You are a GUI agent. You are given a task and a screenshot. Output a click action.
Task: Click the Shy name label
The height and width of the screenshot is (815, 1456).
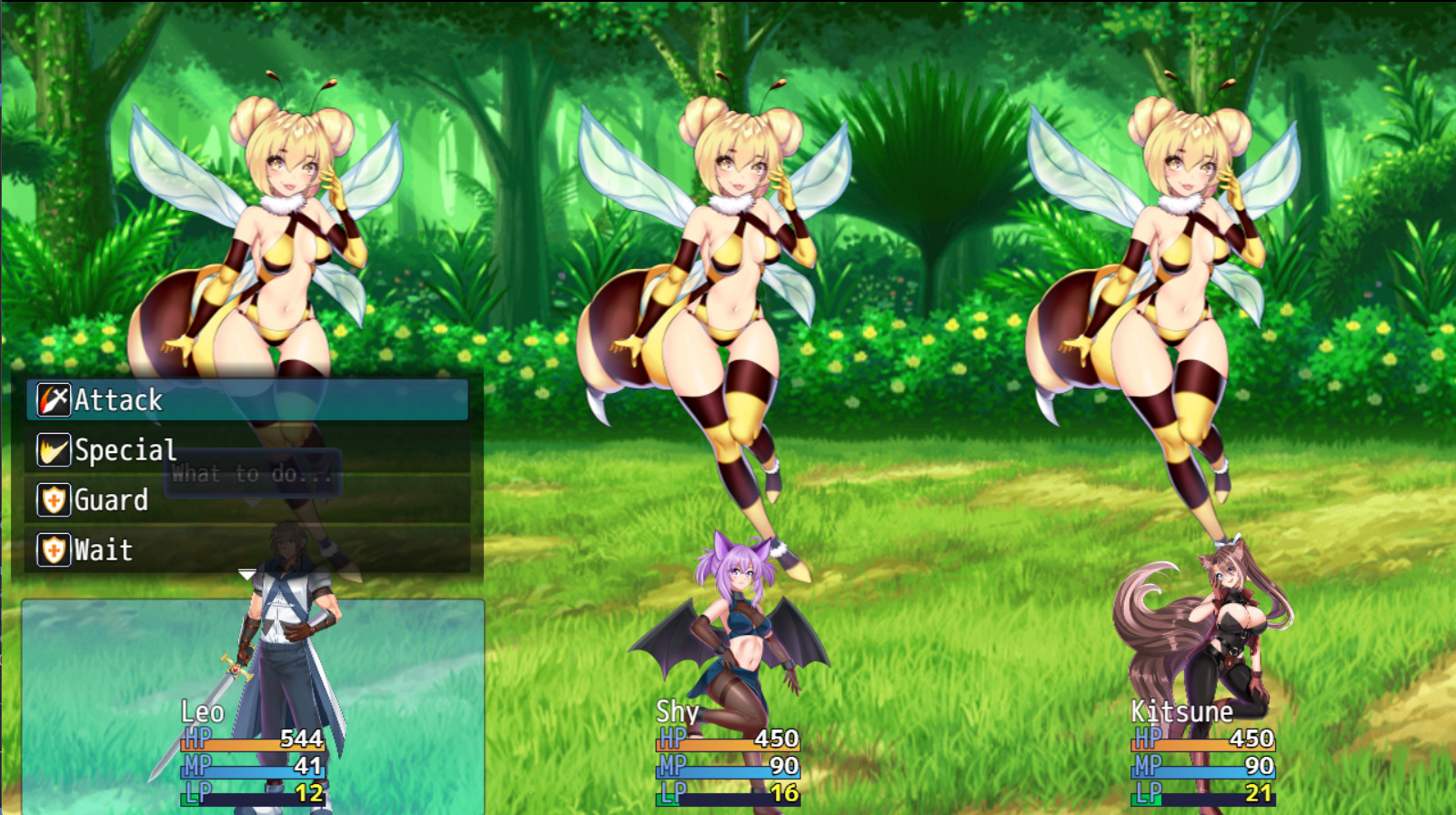click(675, 711)
